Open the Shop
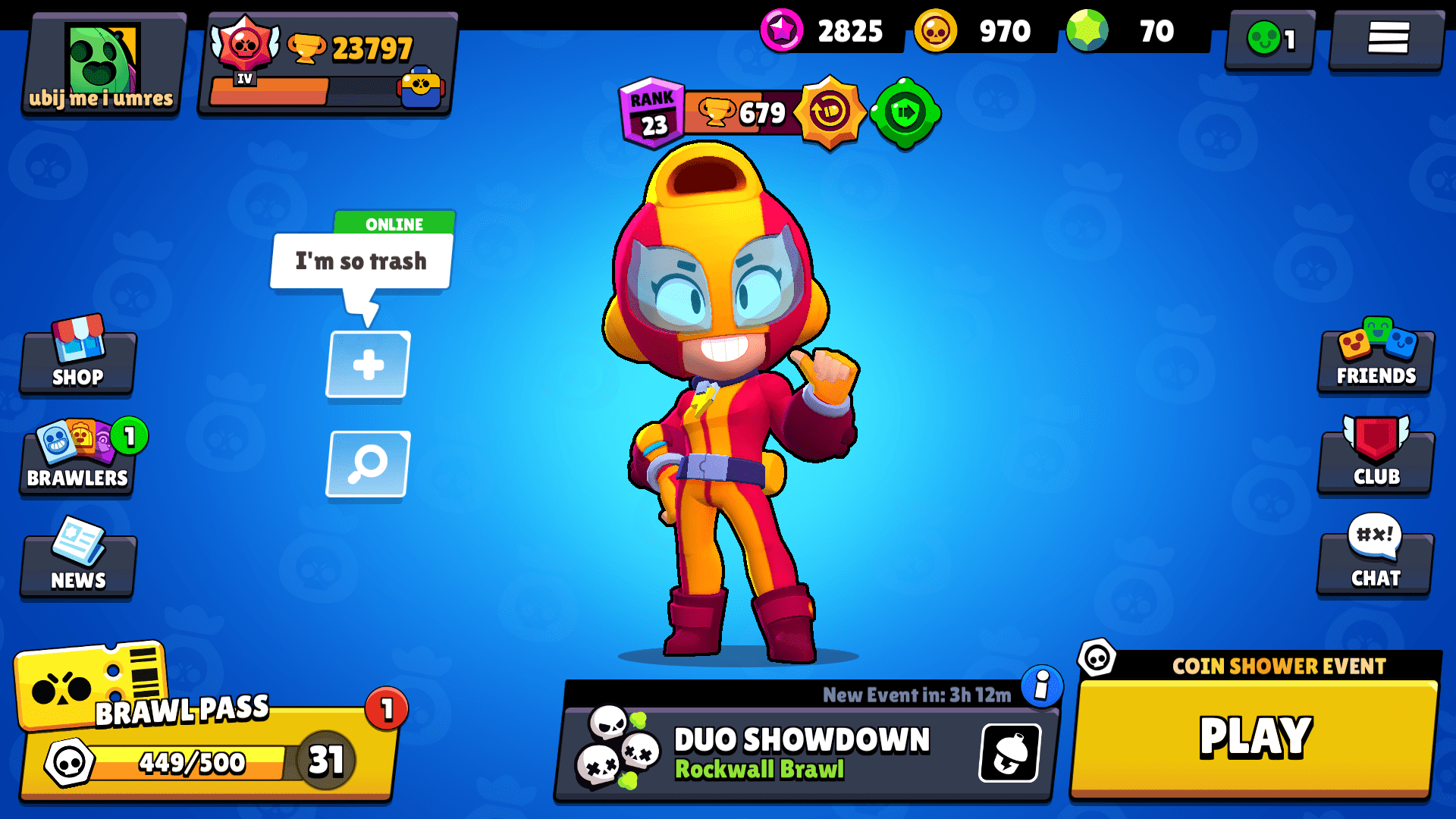This screenshot has width=1456, height=819. tap(76, 362)
